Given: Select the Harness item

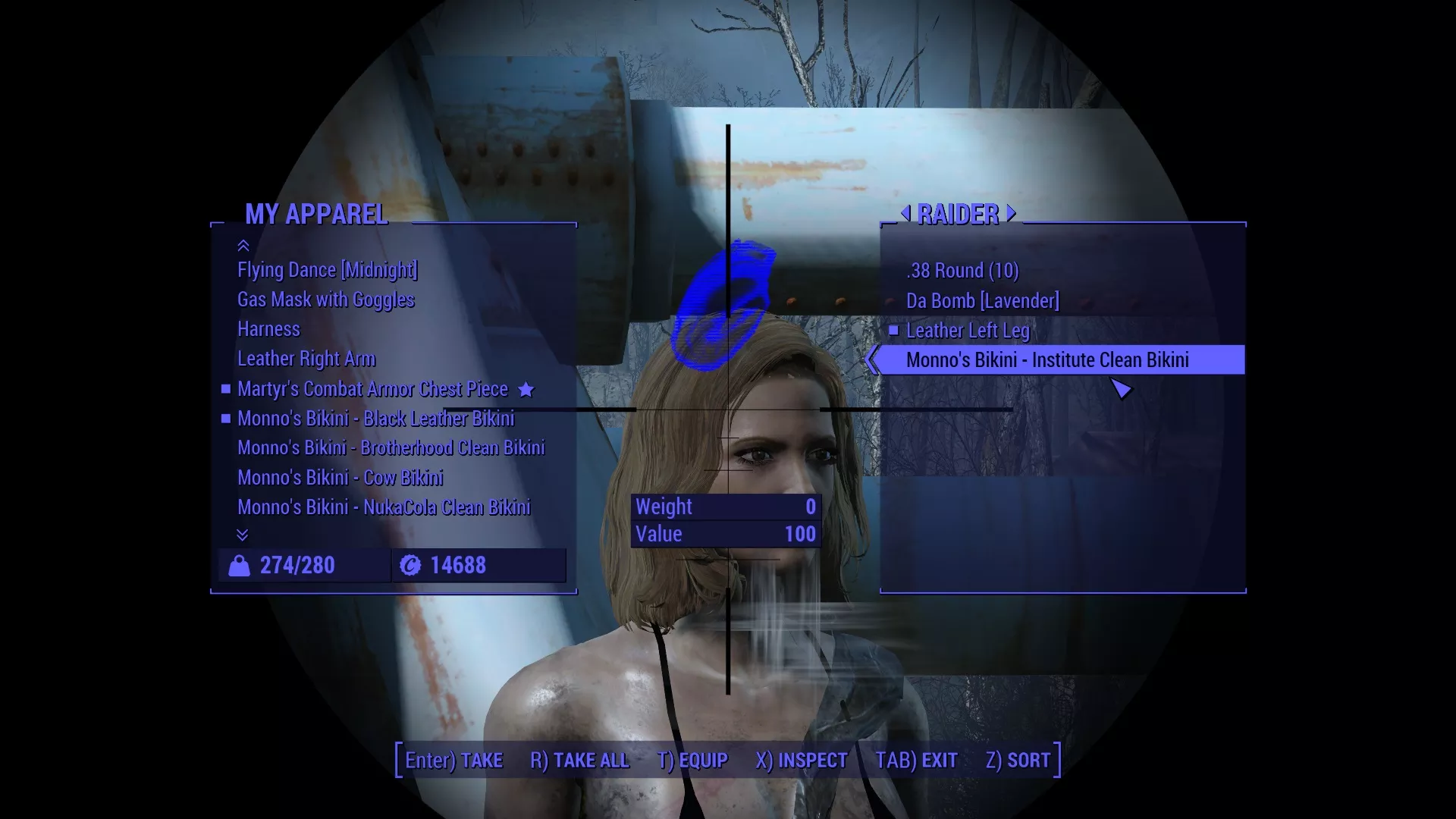Looking at the screenshot, I should (x=268, y=329).
